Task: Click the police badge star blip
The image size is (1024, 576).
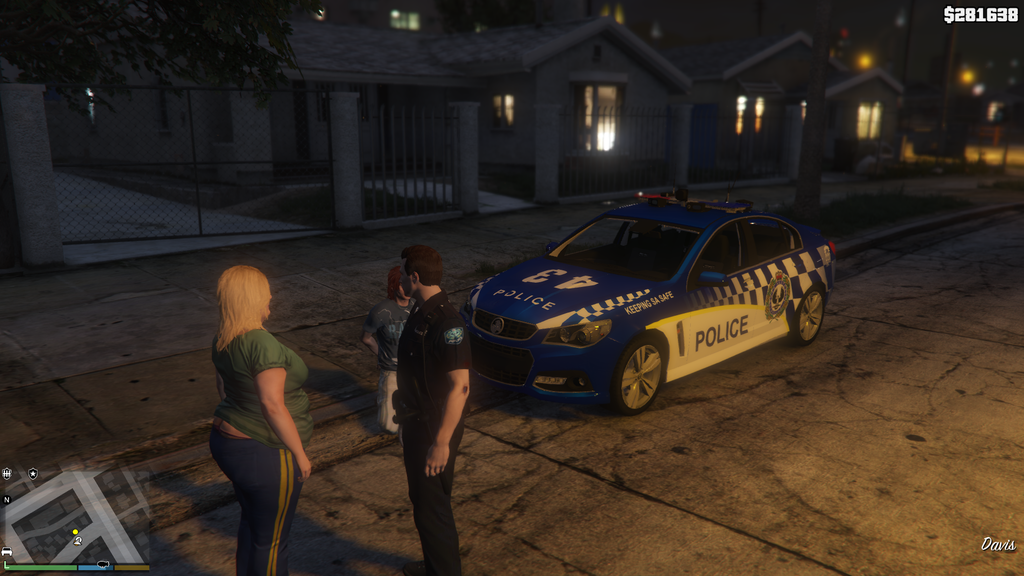Action: coord(32,473)
